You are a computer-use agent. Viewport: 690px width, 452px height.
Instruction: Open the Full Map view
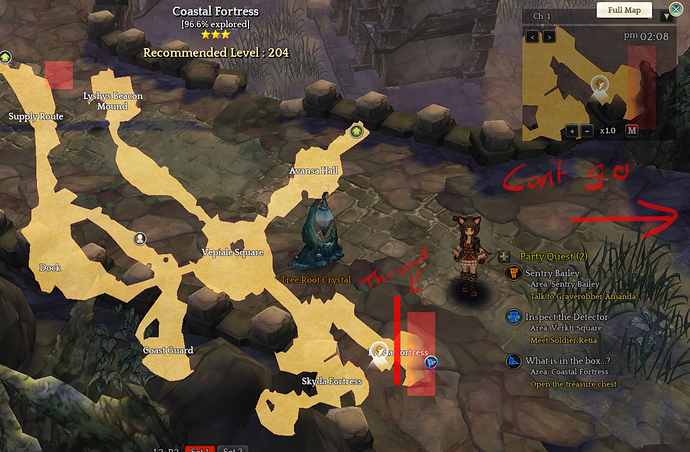pyautogui.click(x=626, y=10)
